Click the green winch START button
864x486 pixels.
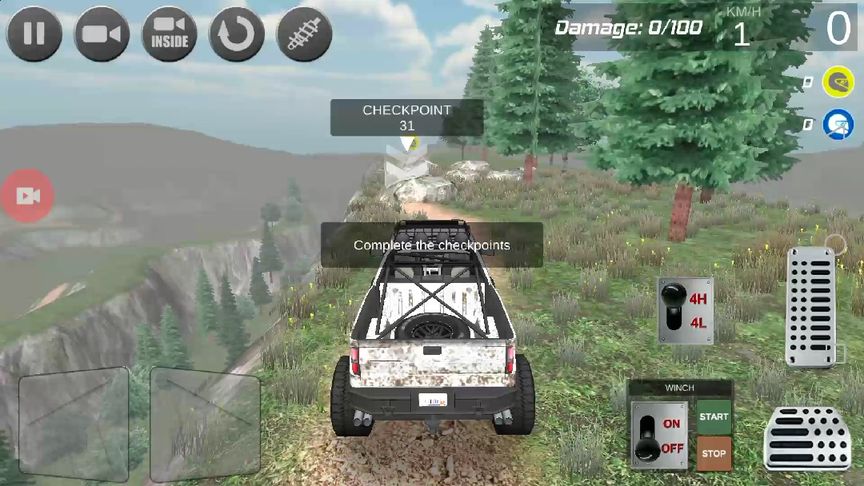(714, 416)
